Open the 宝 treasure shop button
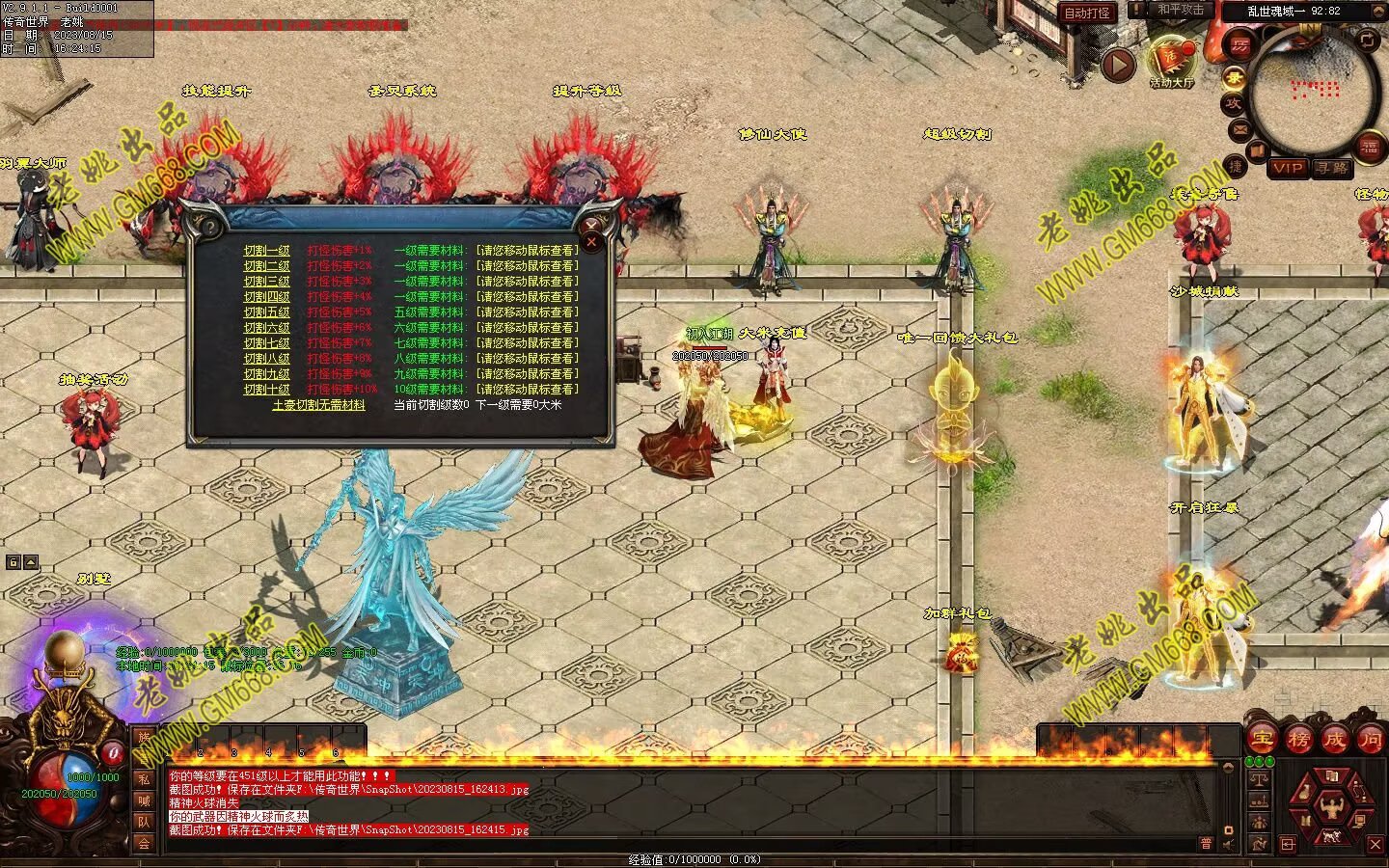 (x=1262, y=741)
